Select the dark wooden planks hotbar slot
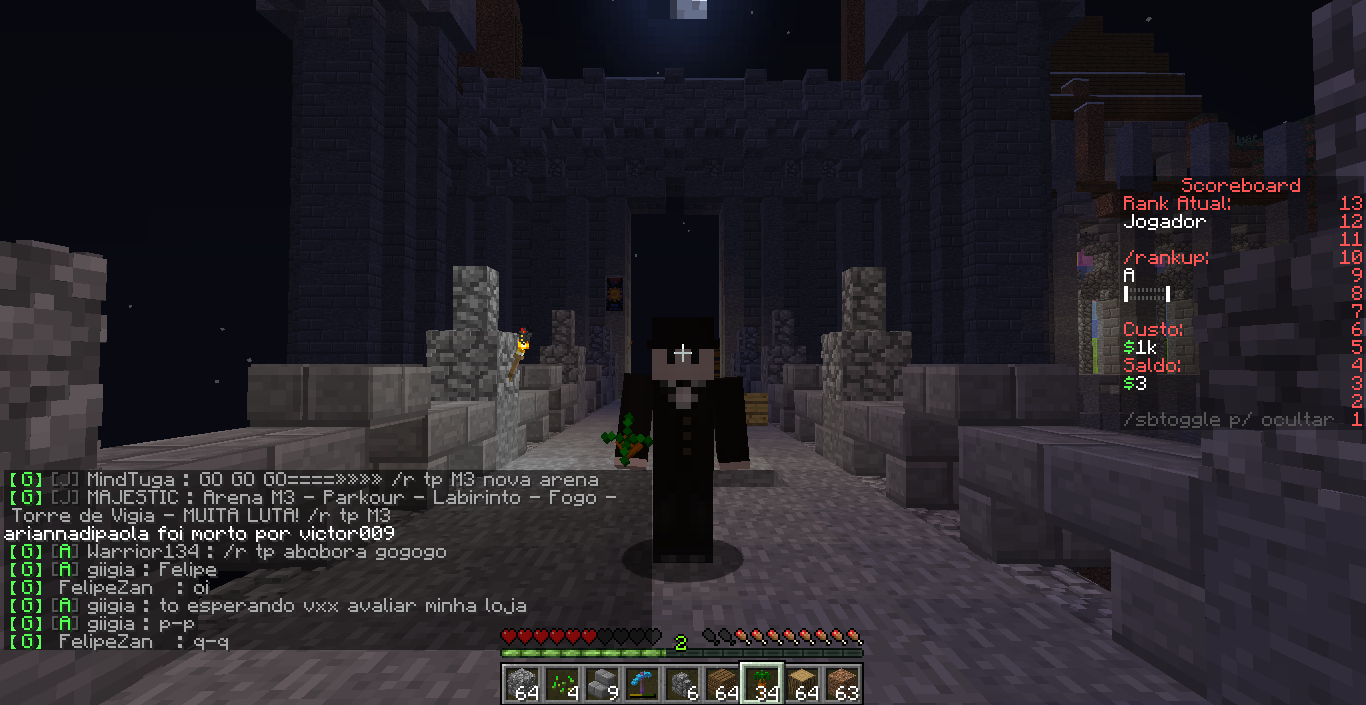1366x705 pixels. [721, 683]
